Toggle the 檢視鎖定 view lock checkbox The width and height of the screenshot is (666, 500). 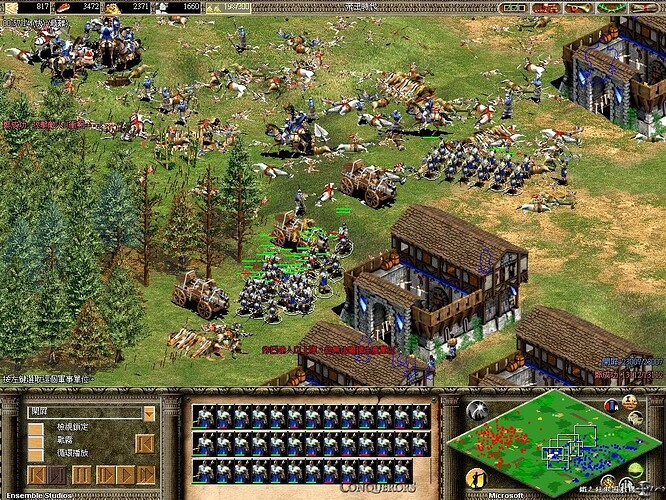coord(36,429)
